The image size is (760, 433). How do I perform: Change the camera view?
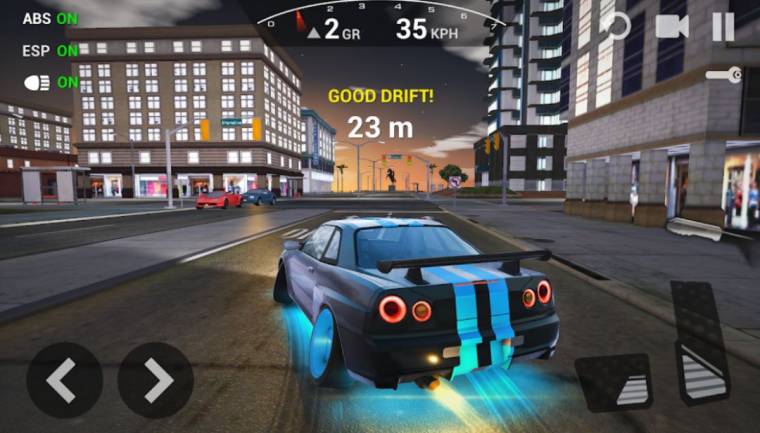point(672,27)
